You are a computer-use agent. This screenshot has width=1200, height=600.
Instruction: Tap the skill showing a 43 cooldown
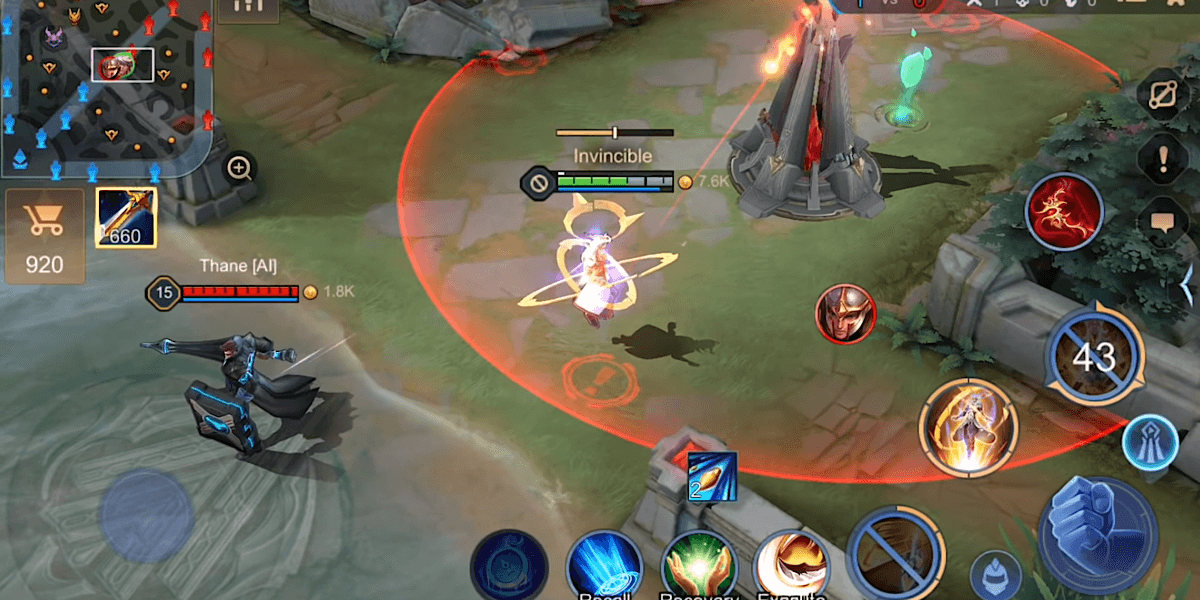coord(1094,356)
